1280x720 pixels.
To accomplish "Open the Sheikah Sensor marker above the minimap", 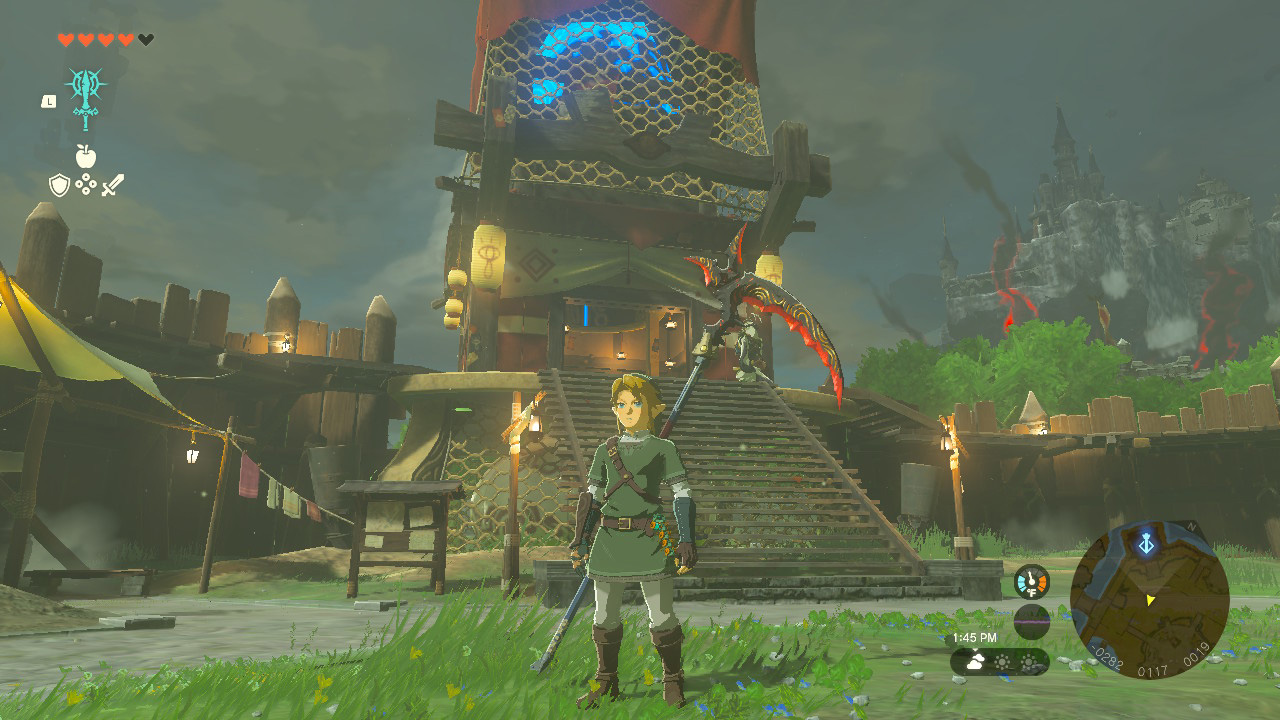I will [x=1147, y=544].
